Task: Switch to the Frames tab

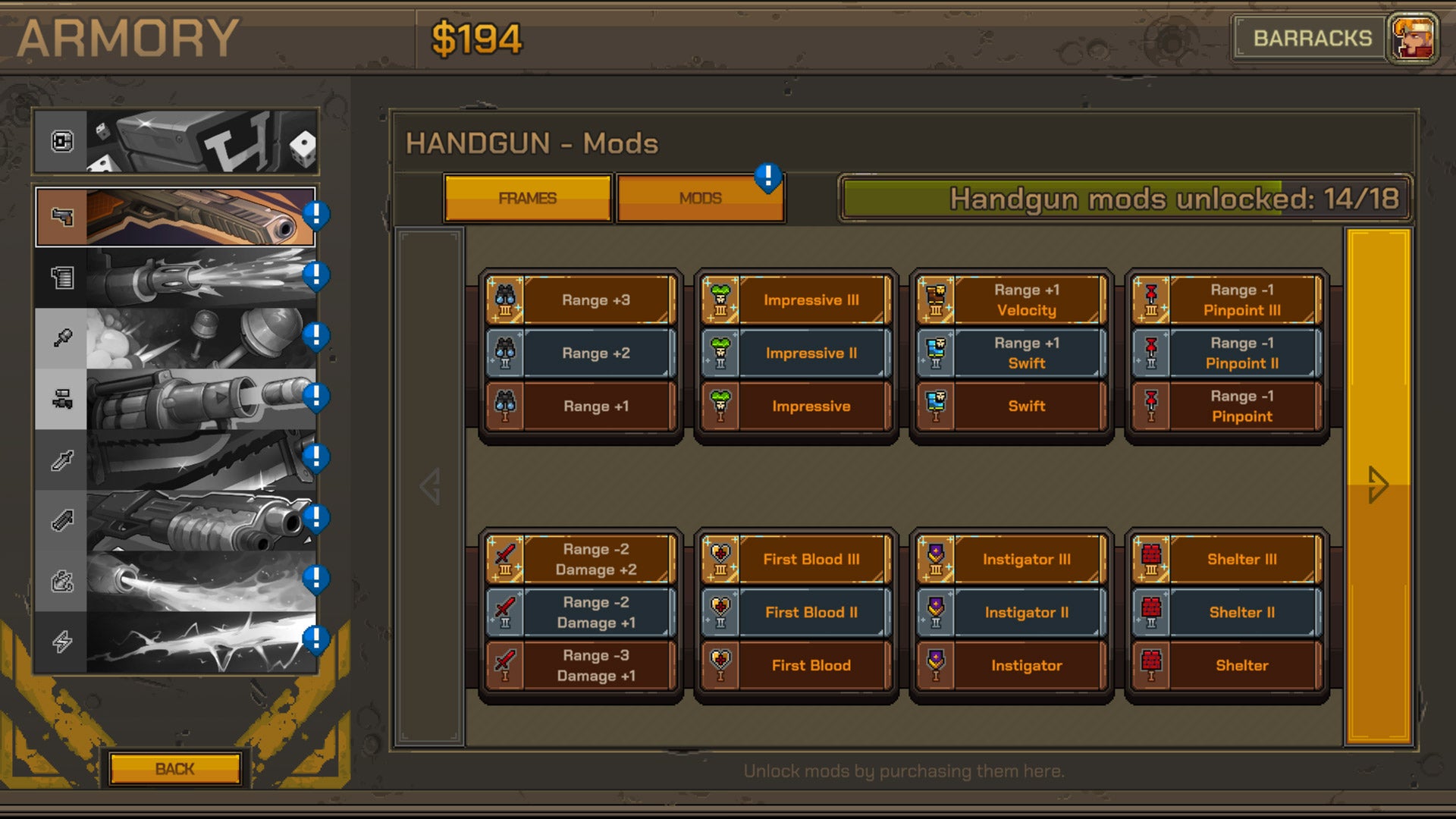Action: (x=528, y=198)
